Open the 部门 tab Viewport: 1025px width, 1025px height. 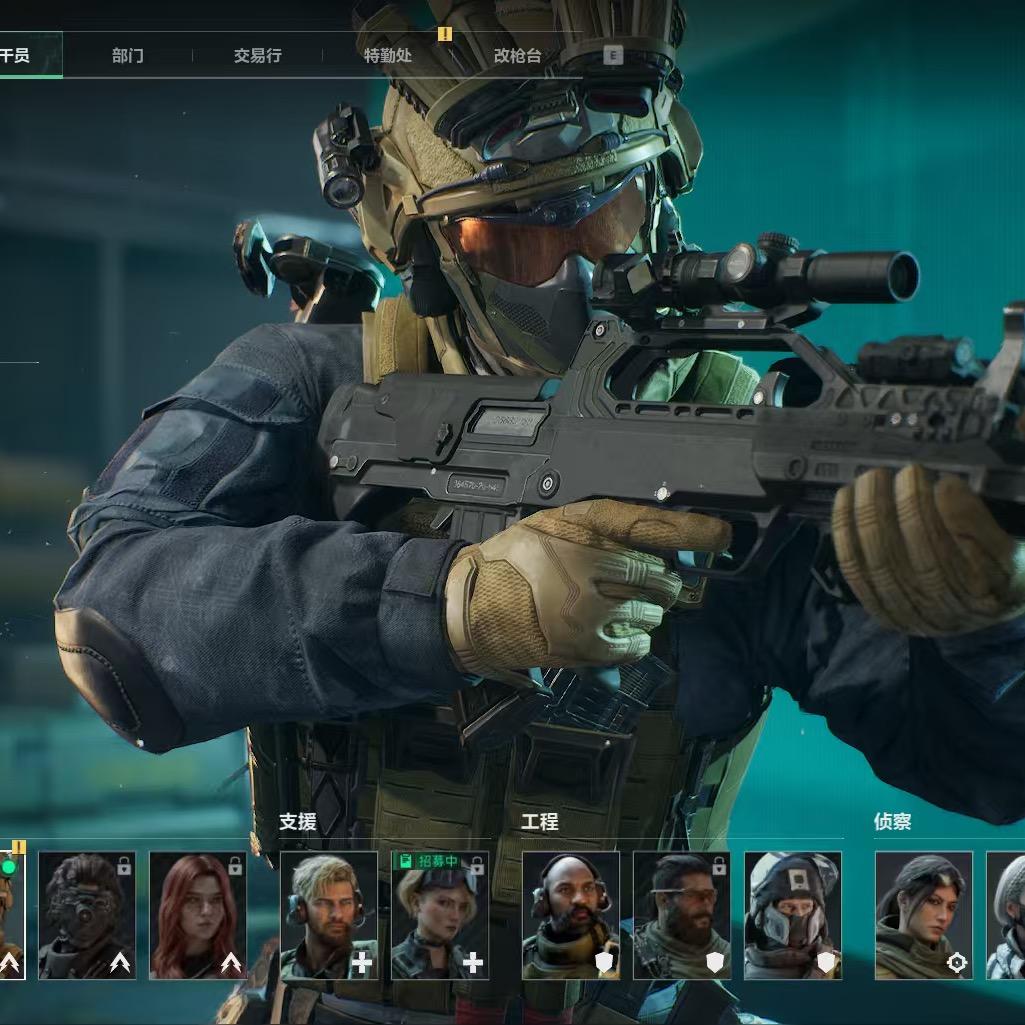pyautogui.click(x=127, y=56)
